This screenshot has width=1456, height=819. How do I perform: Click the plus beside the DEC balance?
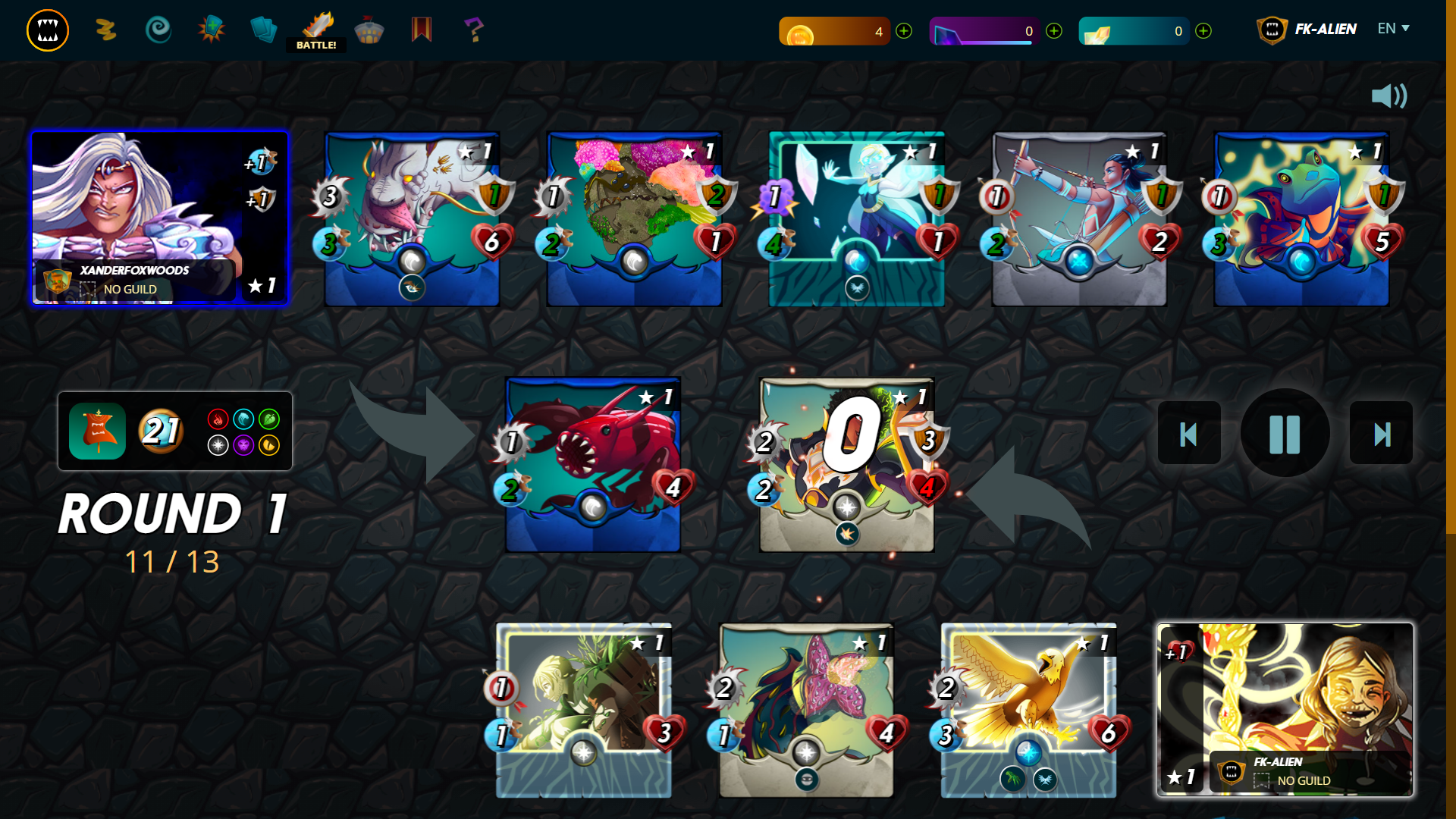click(x=1053, y=31)
